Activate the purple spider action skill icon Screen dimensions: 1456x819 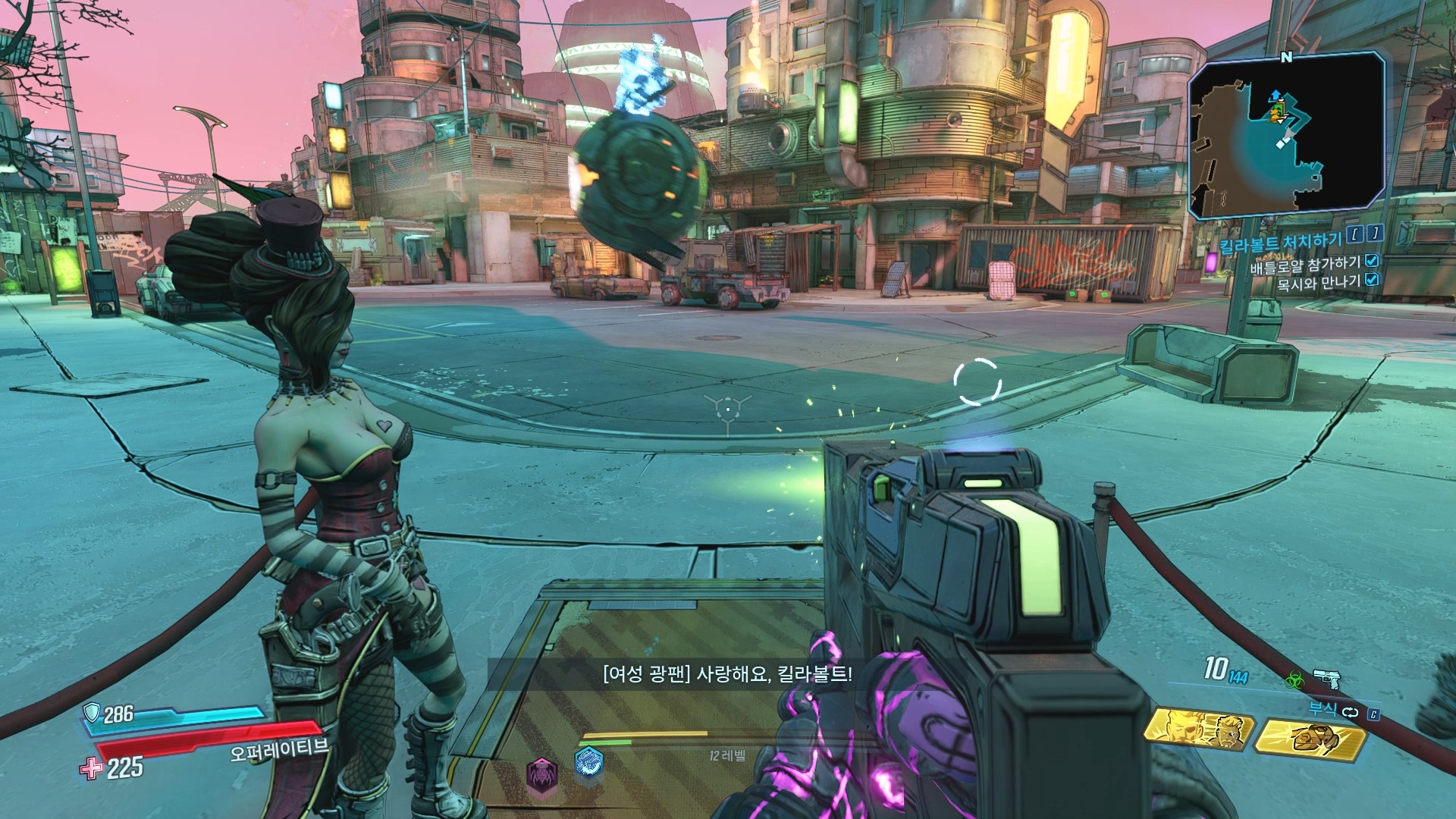click(x=541, y=772)
